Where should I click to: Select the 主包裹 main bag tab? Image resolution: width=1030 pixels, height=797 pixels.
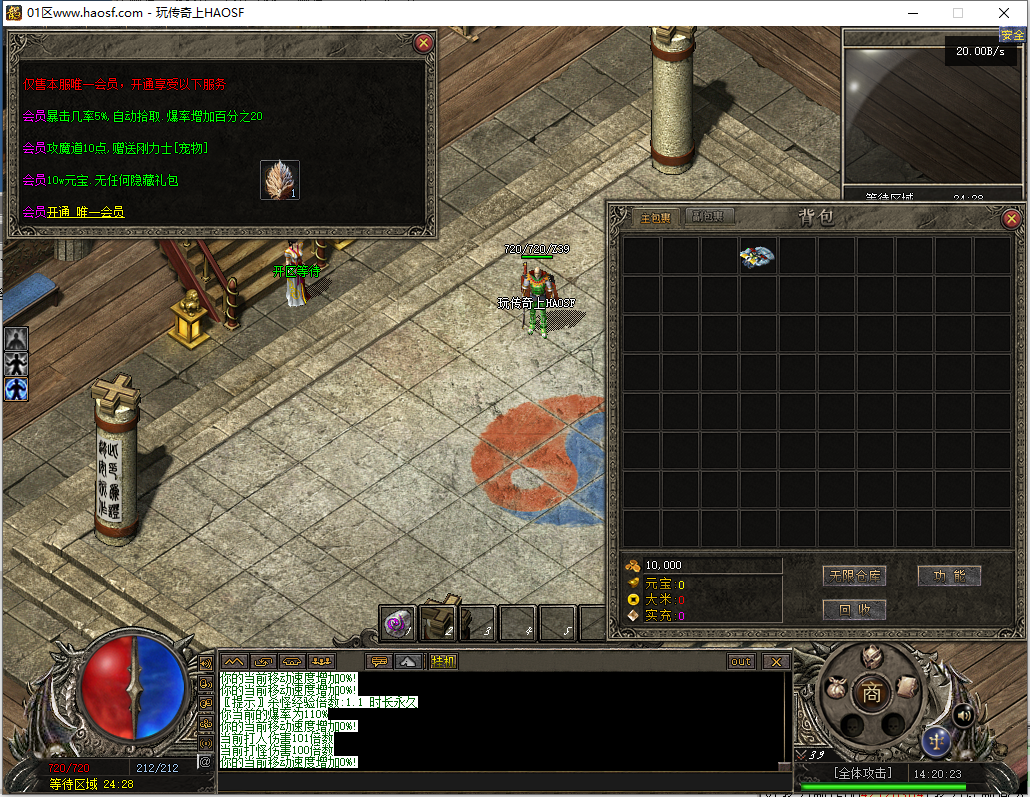pyautogui.click(x=656, y=217)
